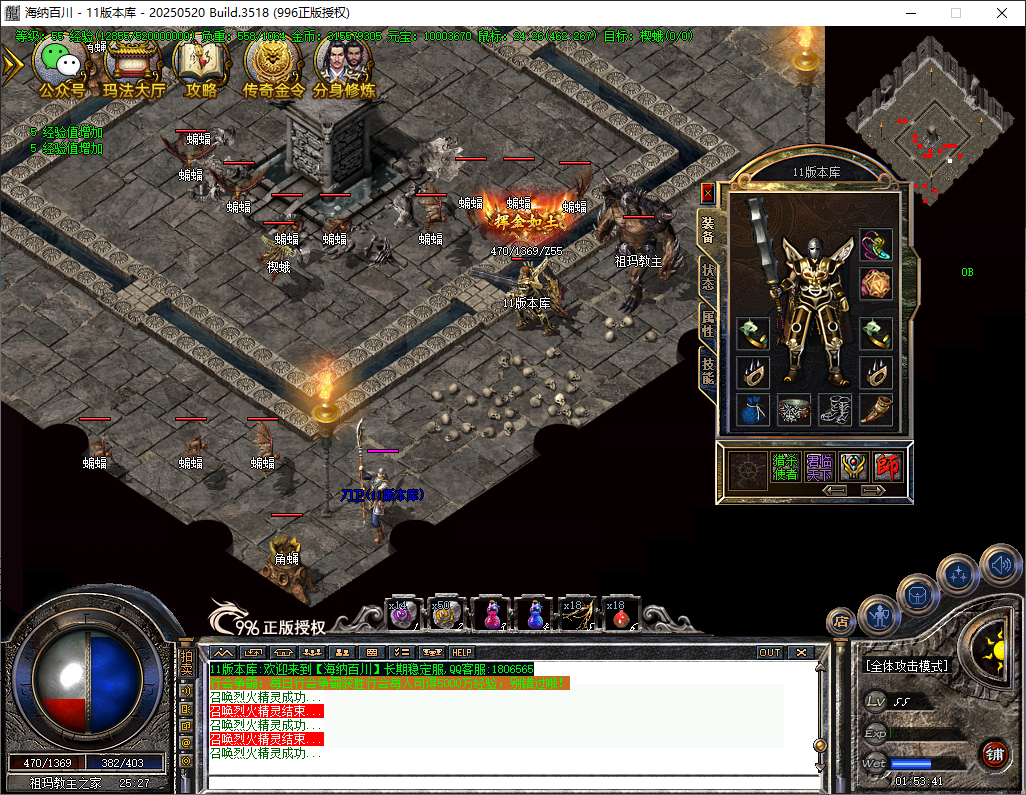The width and height of the screenshot is (1026, 795).
Task: Open the 传奇金令 golden lion icon
Action: [271, 66]
